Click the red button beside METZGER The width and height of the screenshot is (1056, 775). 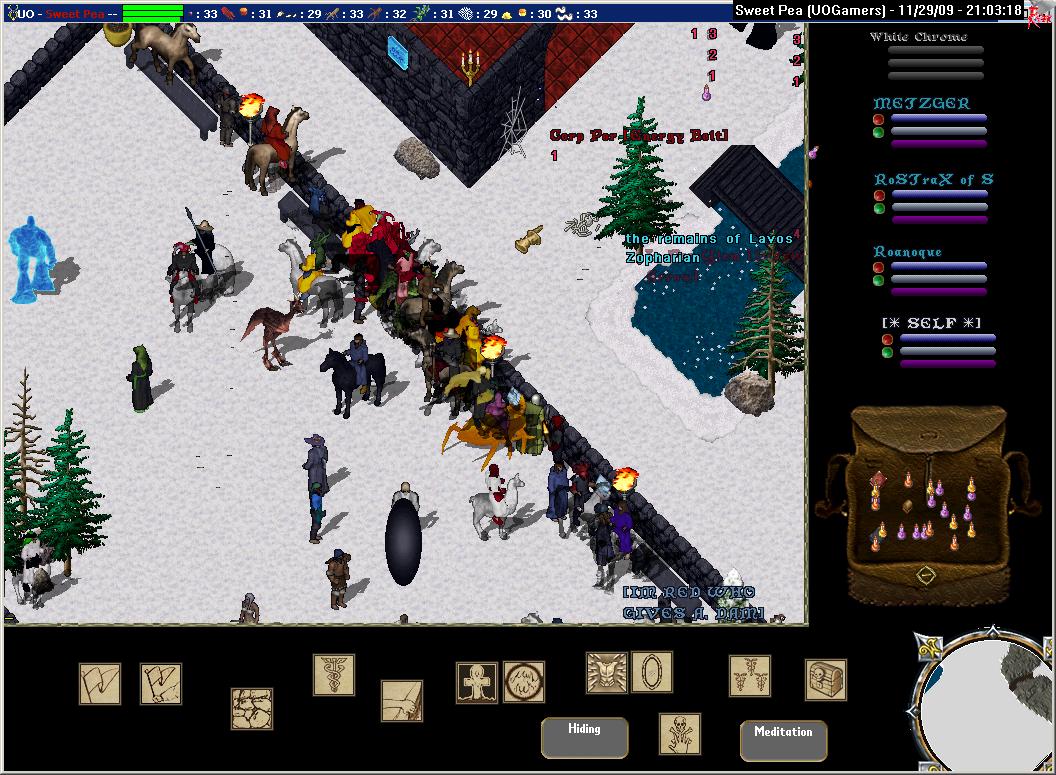pyautogui.click(x=878, y=119)
